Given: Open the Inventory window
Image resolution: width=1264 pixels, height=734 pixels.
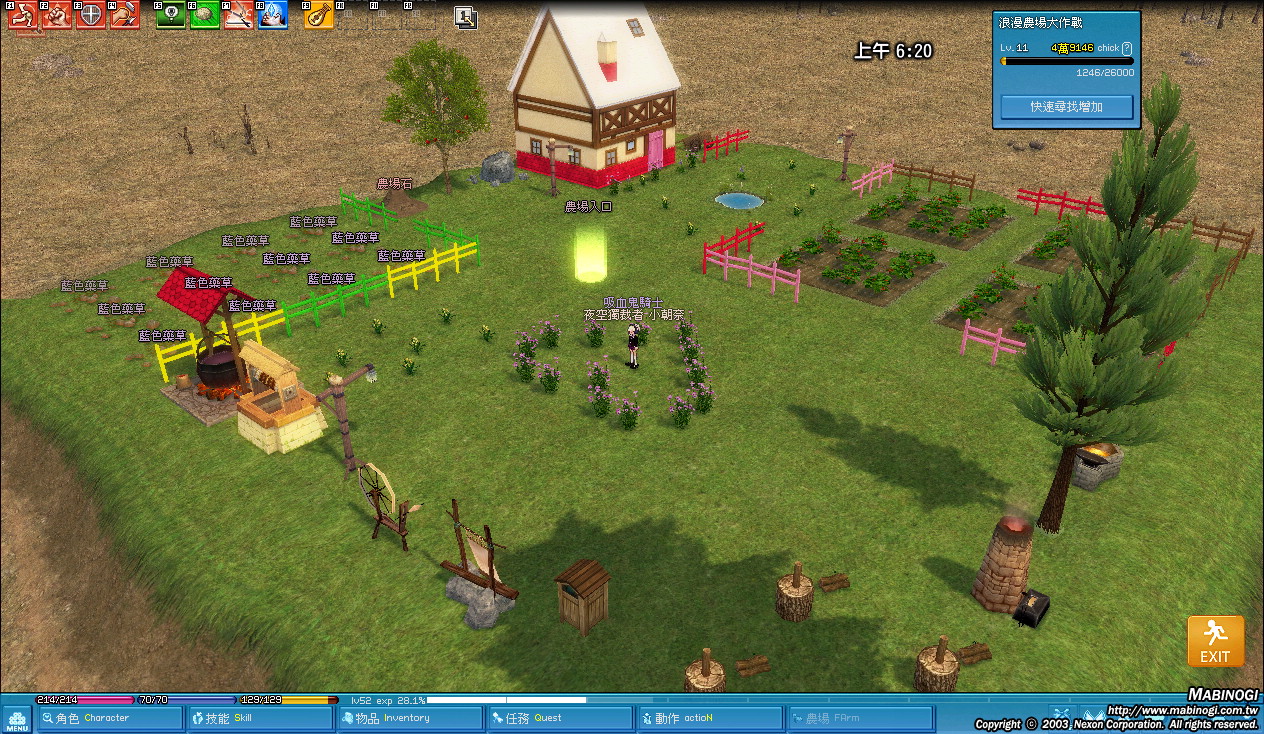Looking at the screenshot, I should tap(410, 718).
